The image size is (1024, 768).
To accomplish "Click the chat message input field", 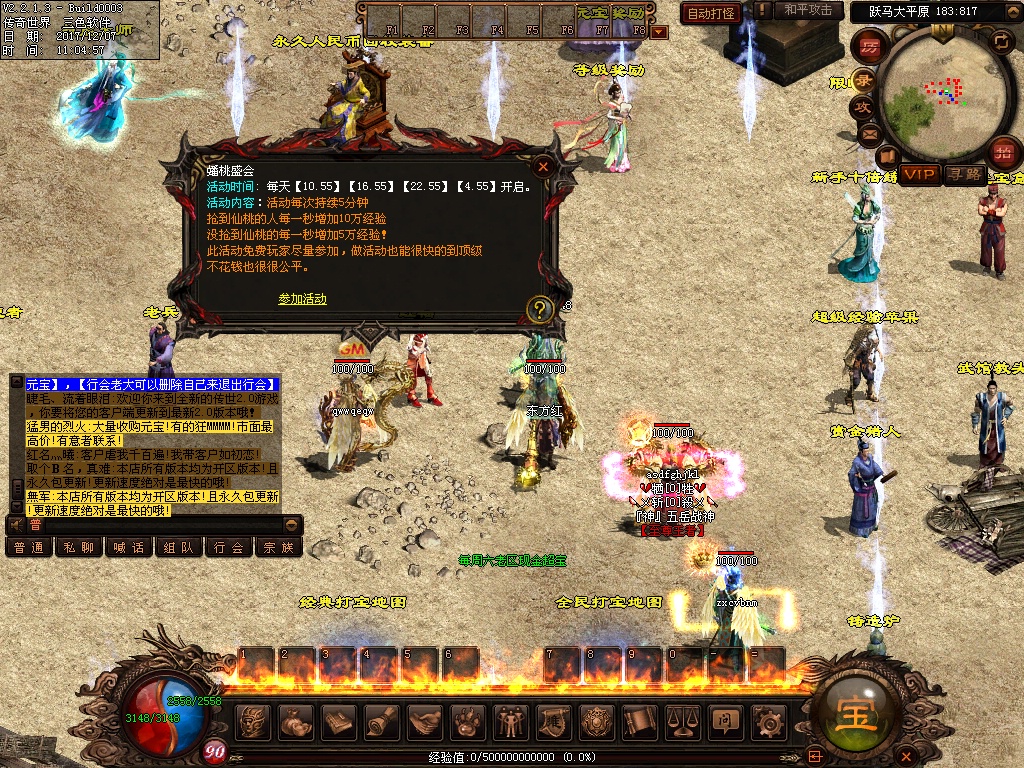I will tap(150, 524).
